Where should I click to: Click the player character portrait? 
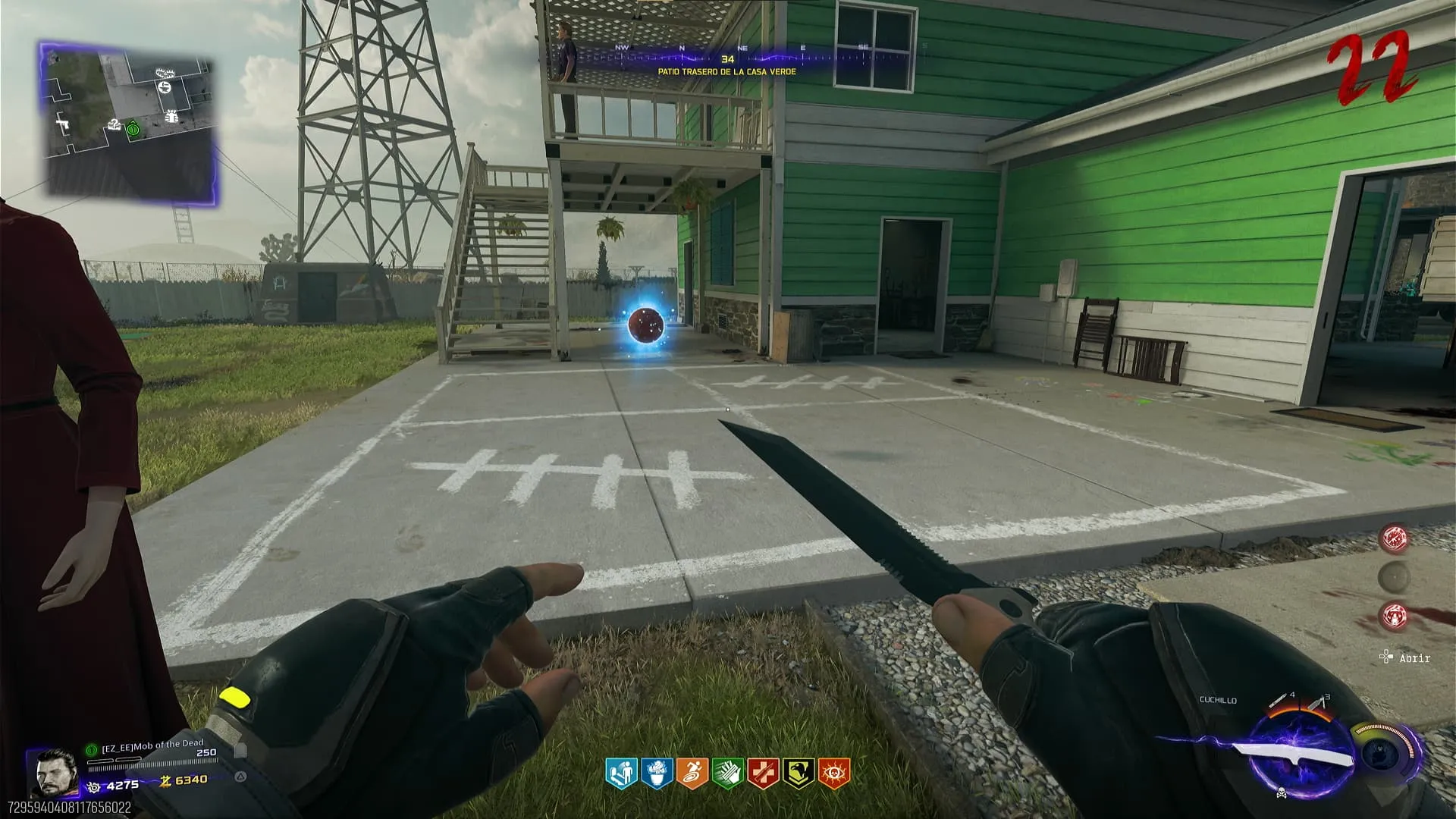(x=54, y=773)
